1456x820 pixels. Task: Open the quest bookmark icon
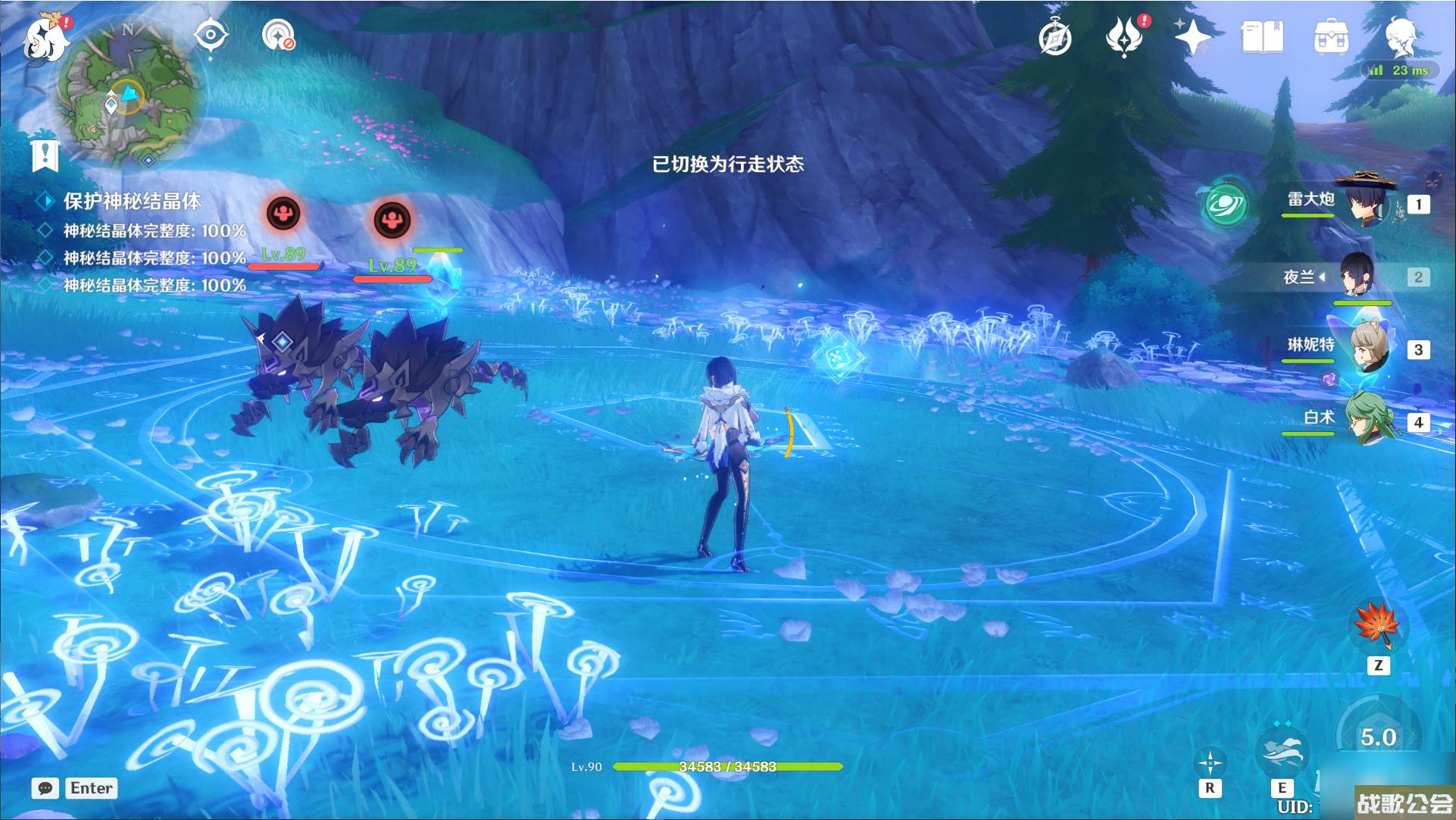click(45, 155)
